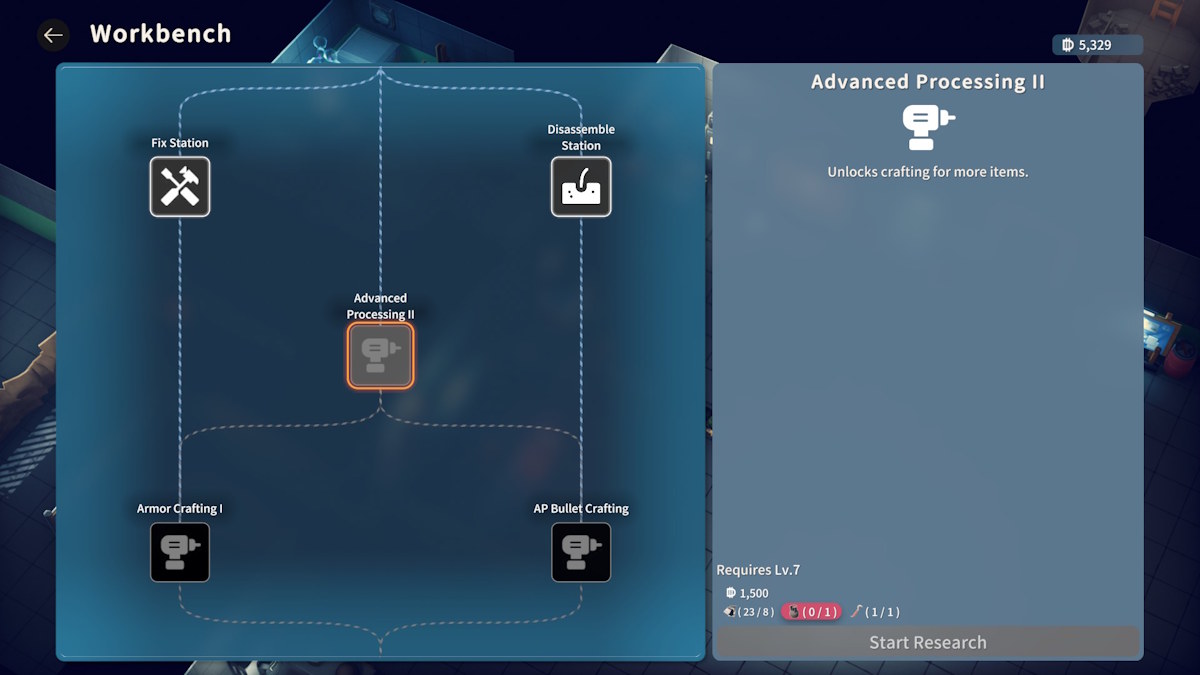Image resolution: width=1200 pixels, height=675 pixels.
Task: Select the Fix Station research node
Action: 180,186
